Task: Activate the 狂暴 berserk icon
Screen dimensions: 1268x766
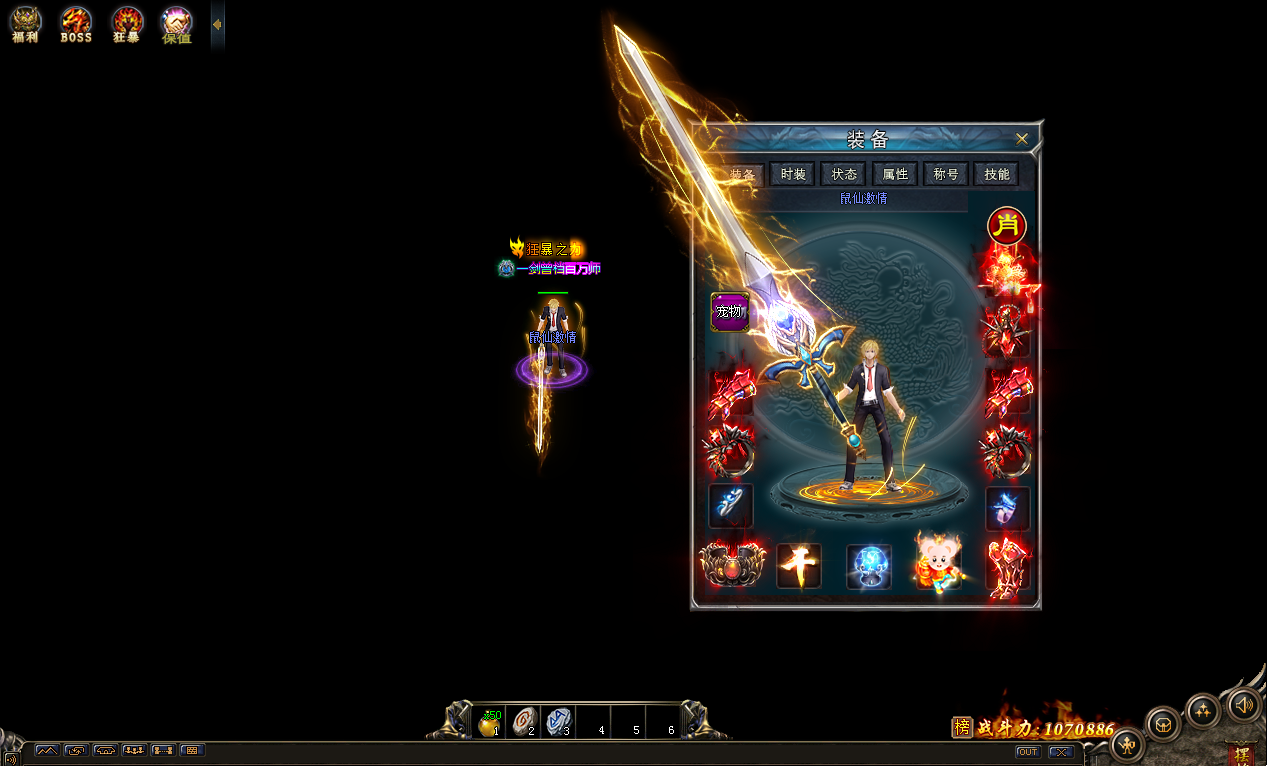Action: click(127, 23)
